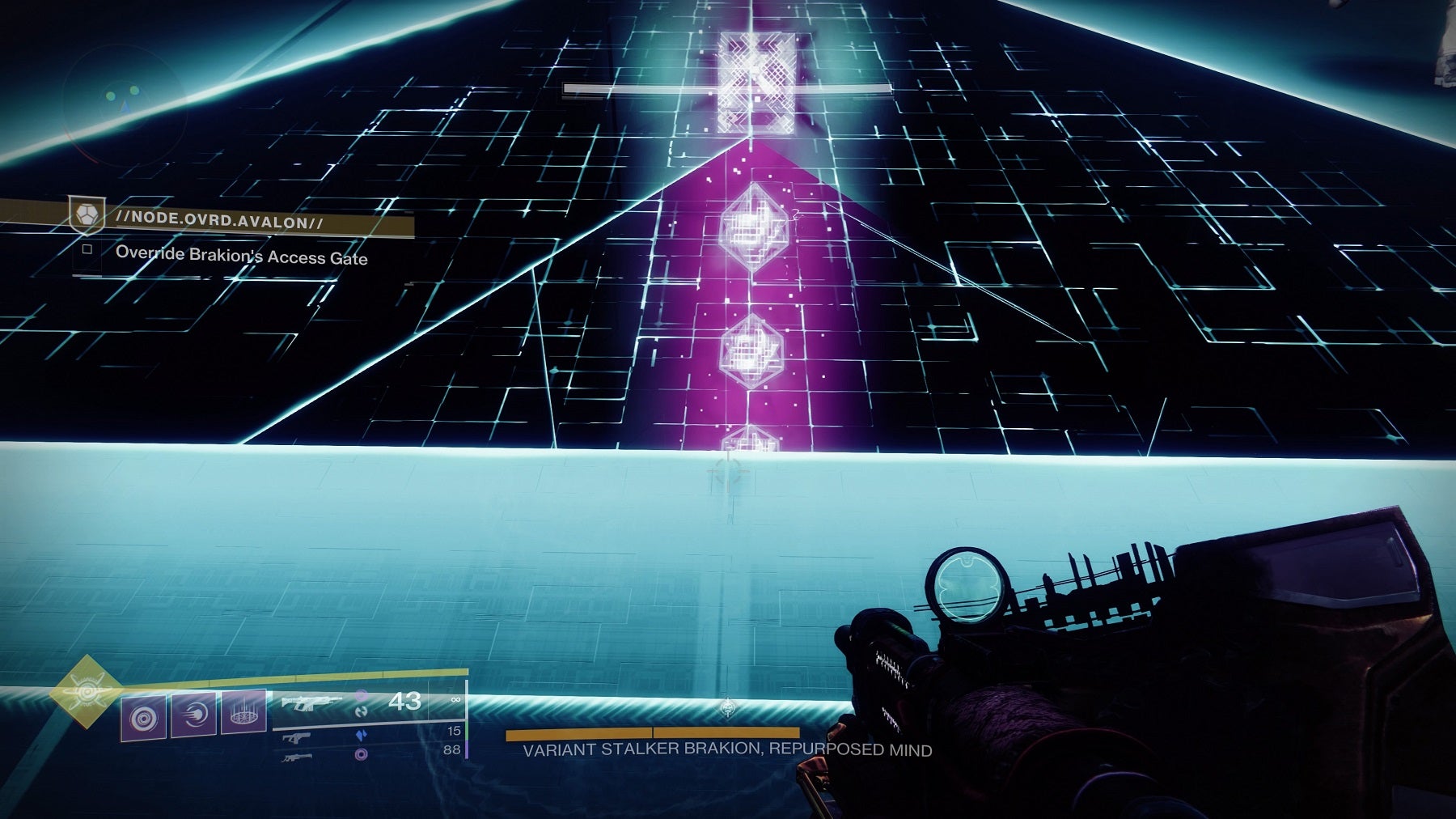Click the dodecahedron quest node icon

(x=87, y=215)
